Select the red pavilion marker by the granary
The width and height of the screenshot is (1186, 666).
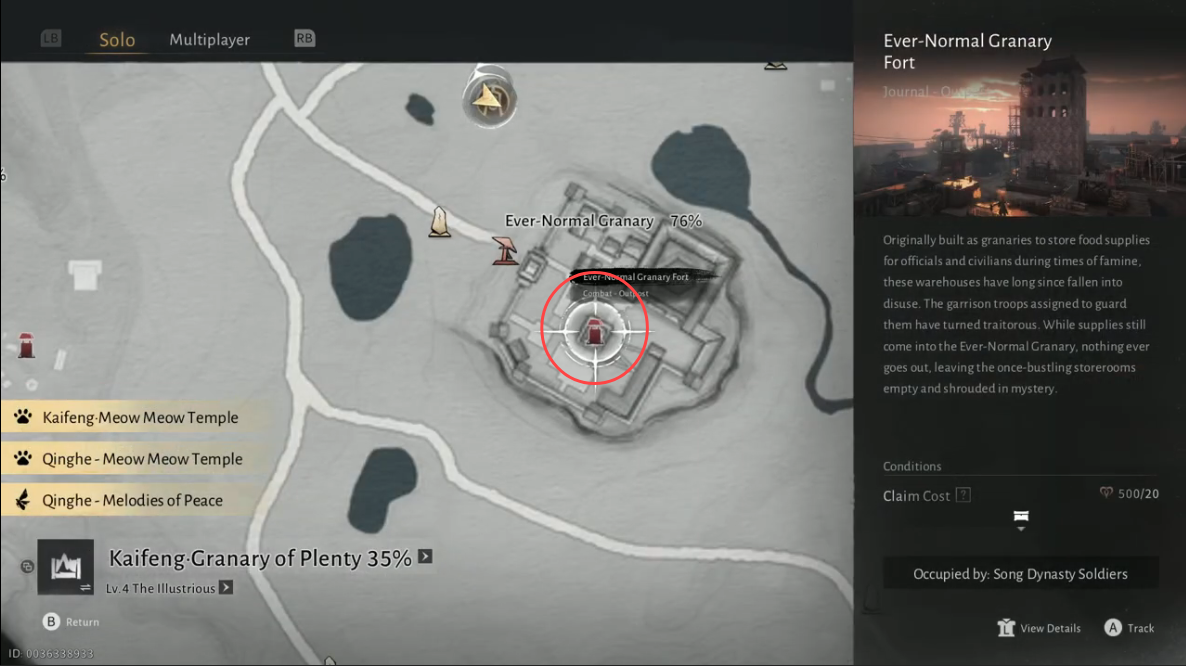coord(505,250)
